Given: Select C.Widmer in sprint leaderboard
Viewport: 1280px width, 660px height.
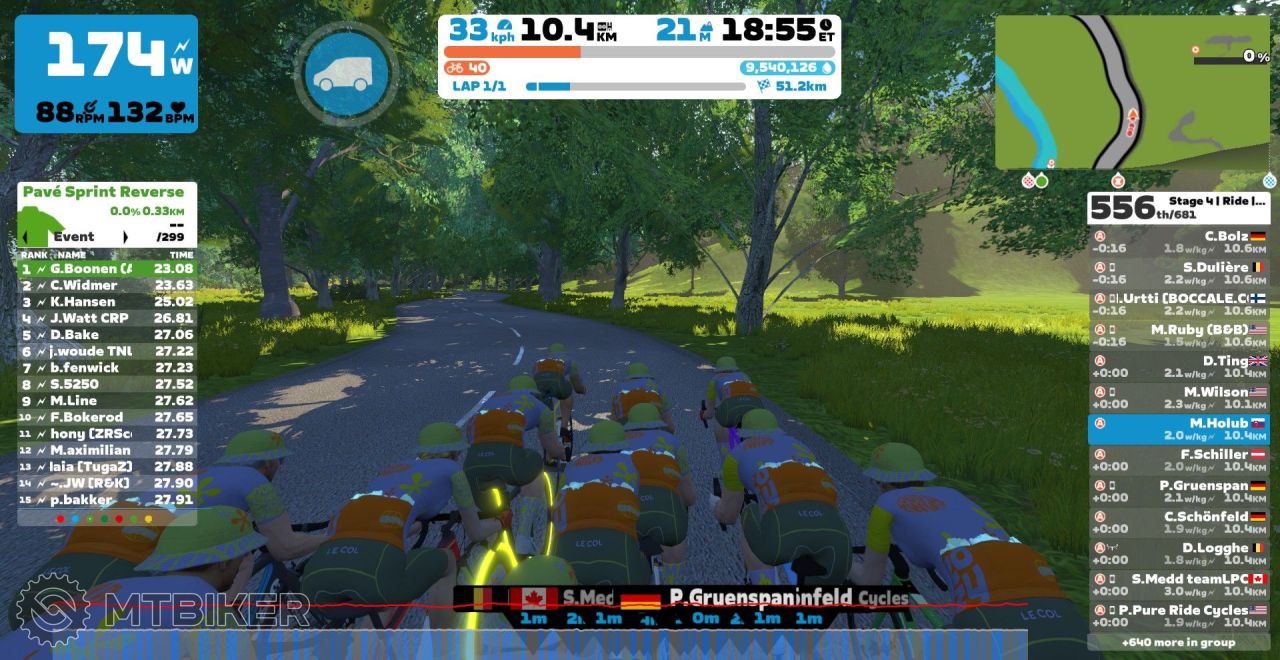Looking at the screenshot, I should 107,285.
